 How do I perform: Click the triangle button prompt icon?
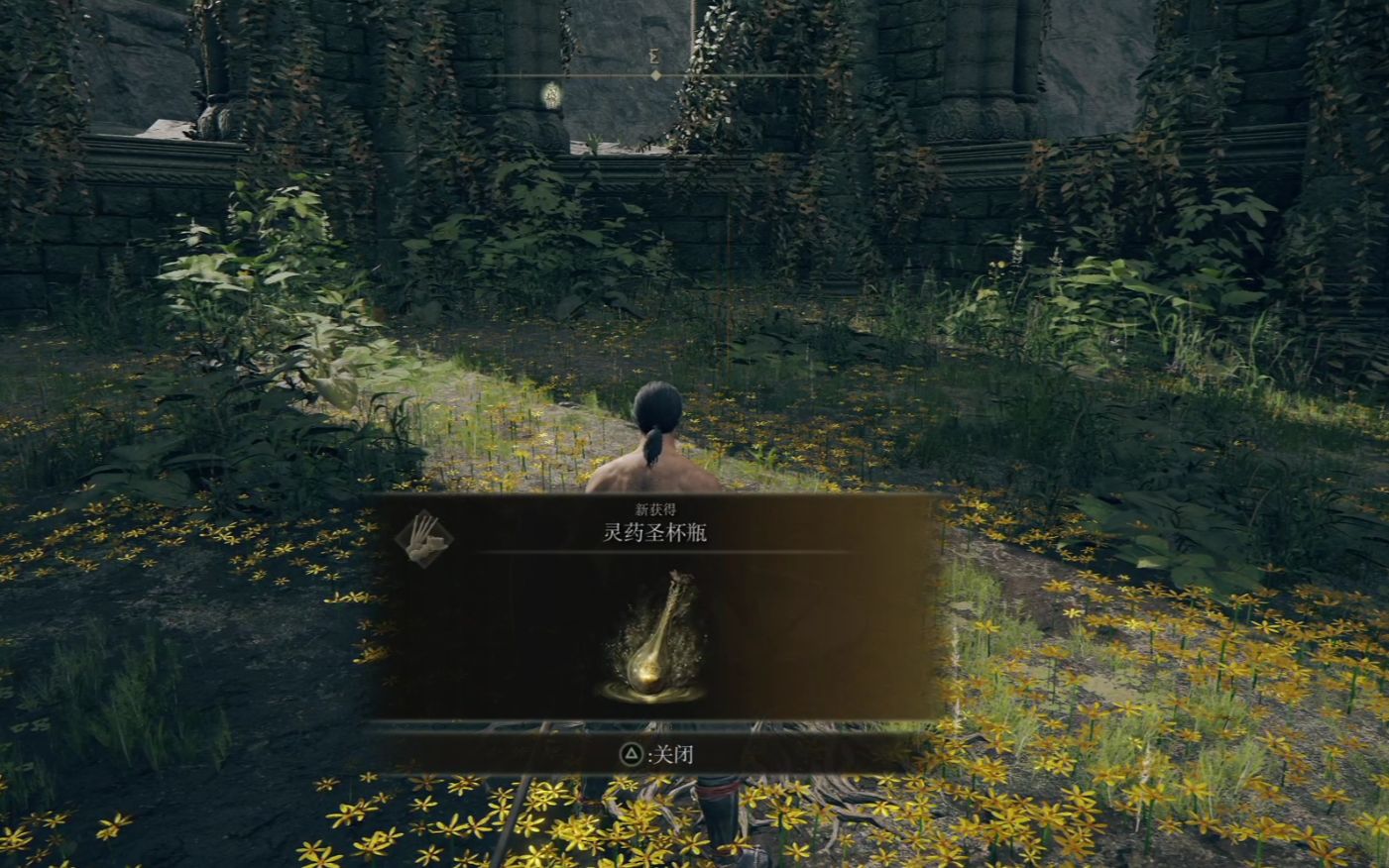coord(631,754)
